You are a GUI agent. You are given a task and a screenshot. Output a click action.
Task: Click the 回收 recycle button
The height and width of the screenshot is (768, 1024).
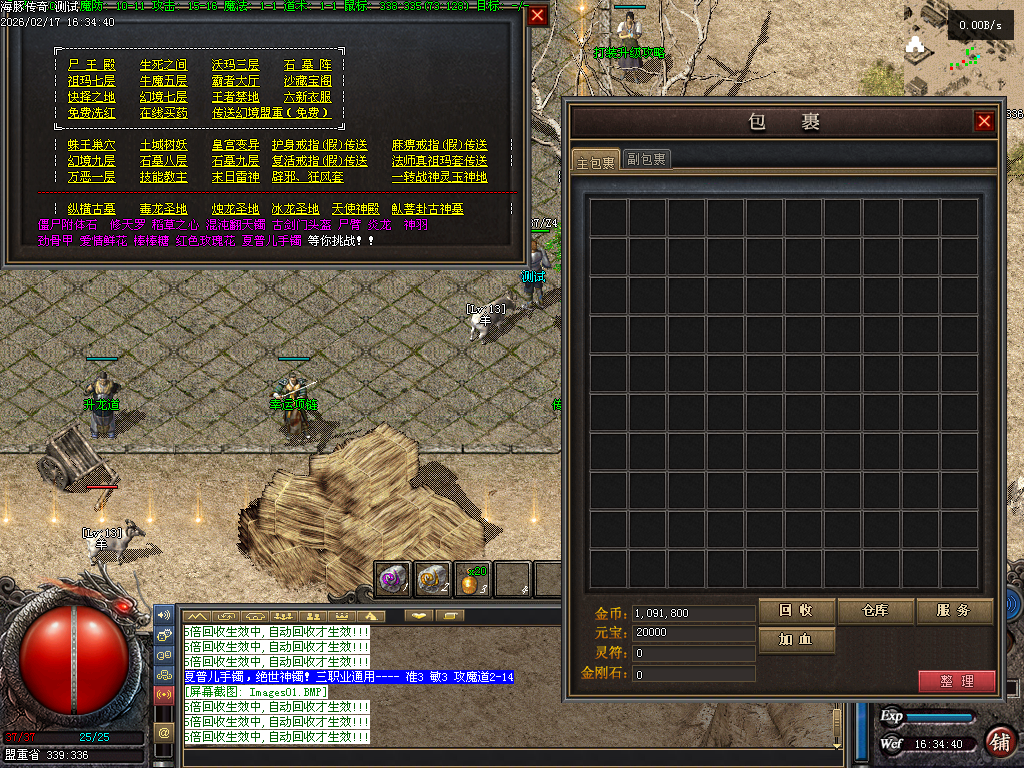point(796,611)
